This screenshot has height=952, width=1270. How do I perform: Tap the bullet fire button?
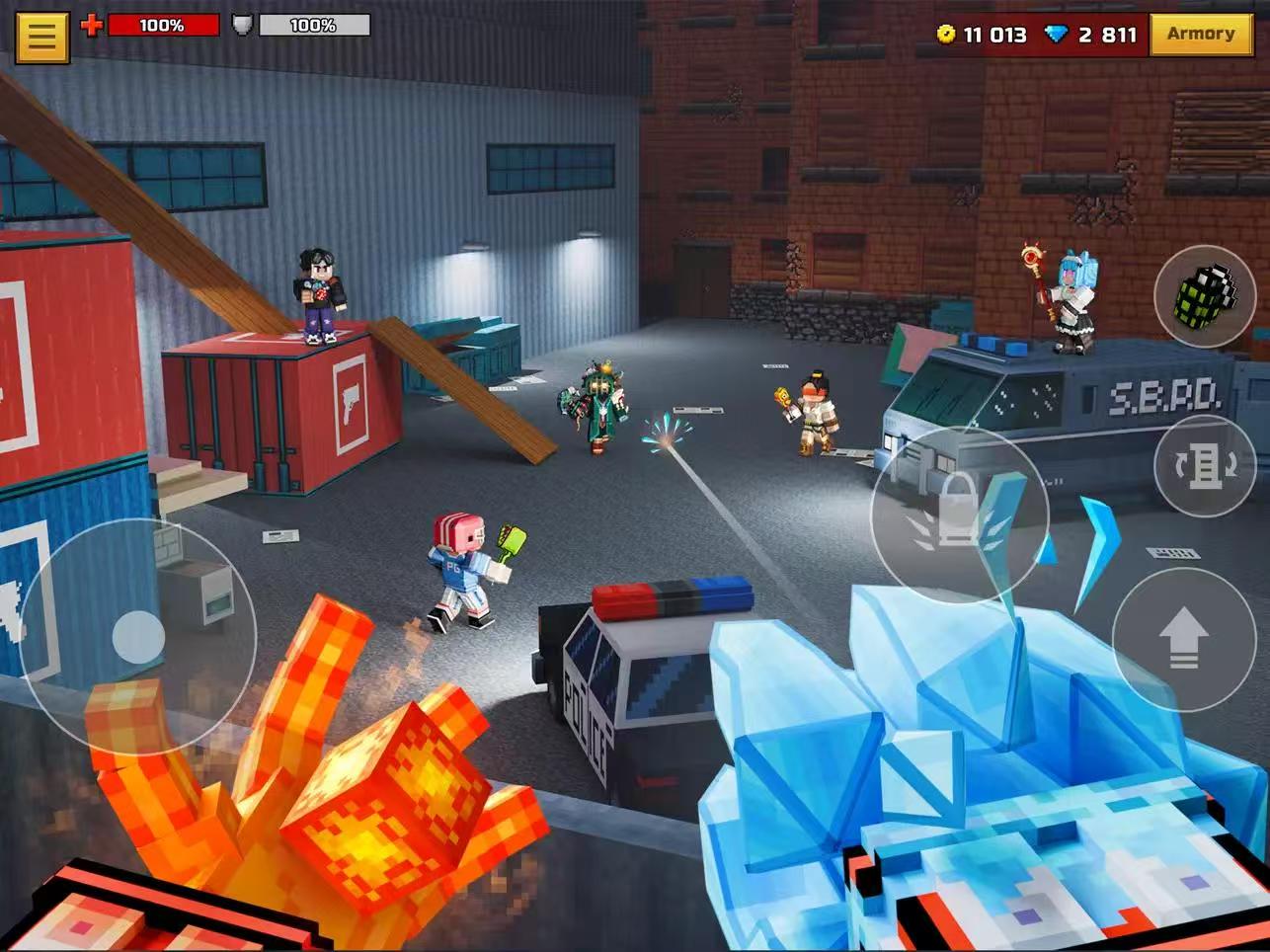958,515
